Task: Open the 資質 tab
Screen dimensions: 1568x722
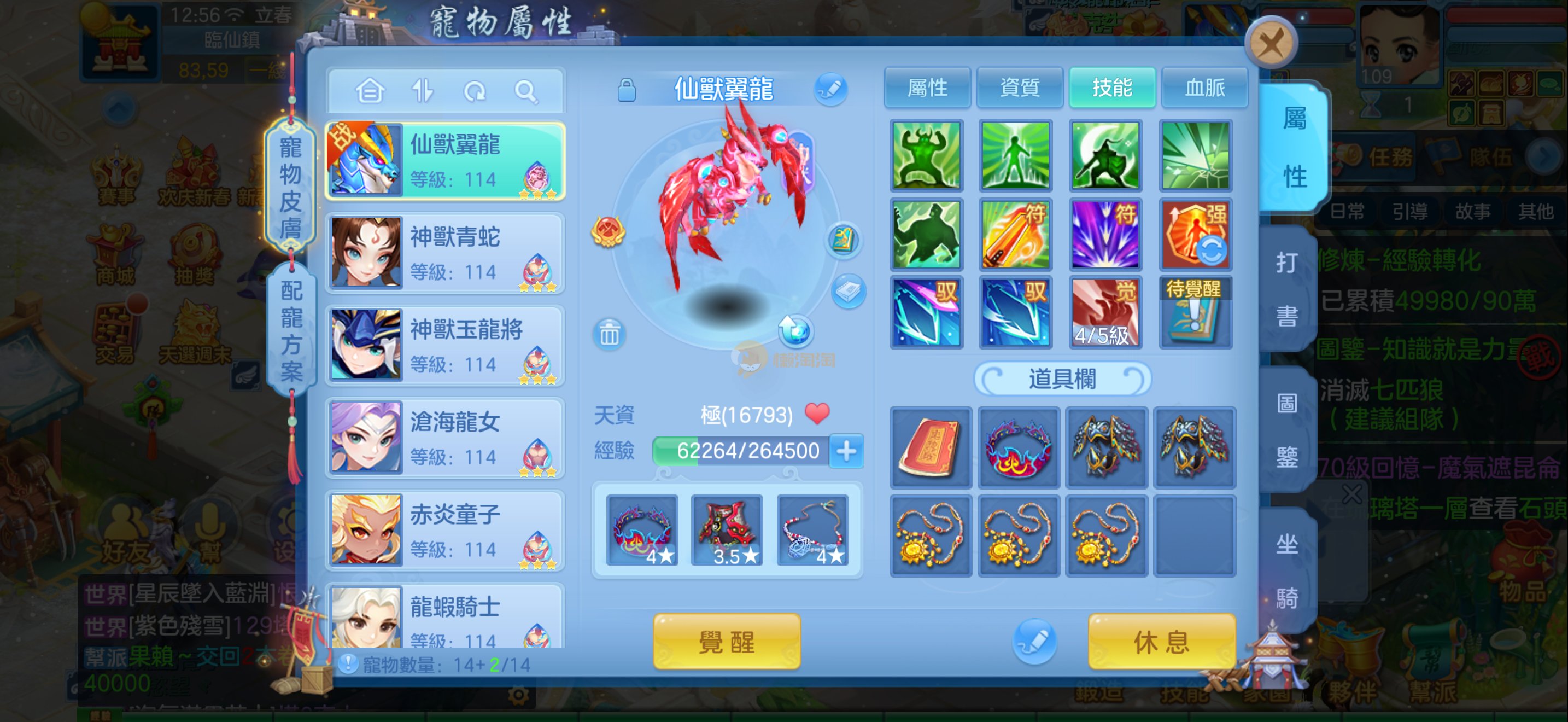Action: tap(1020, 88)
